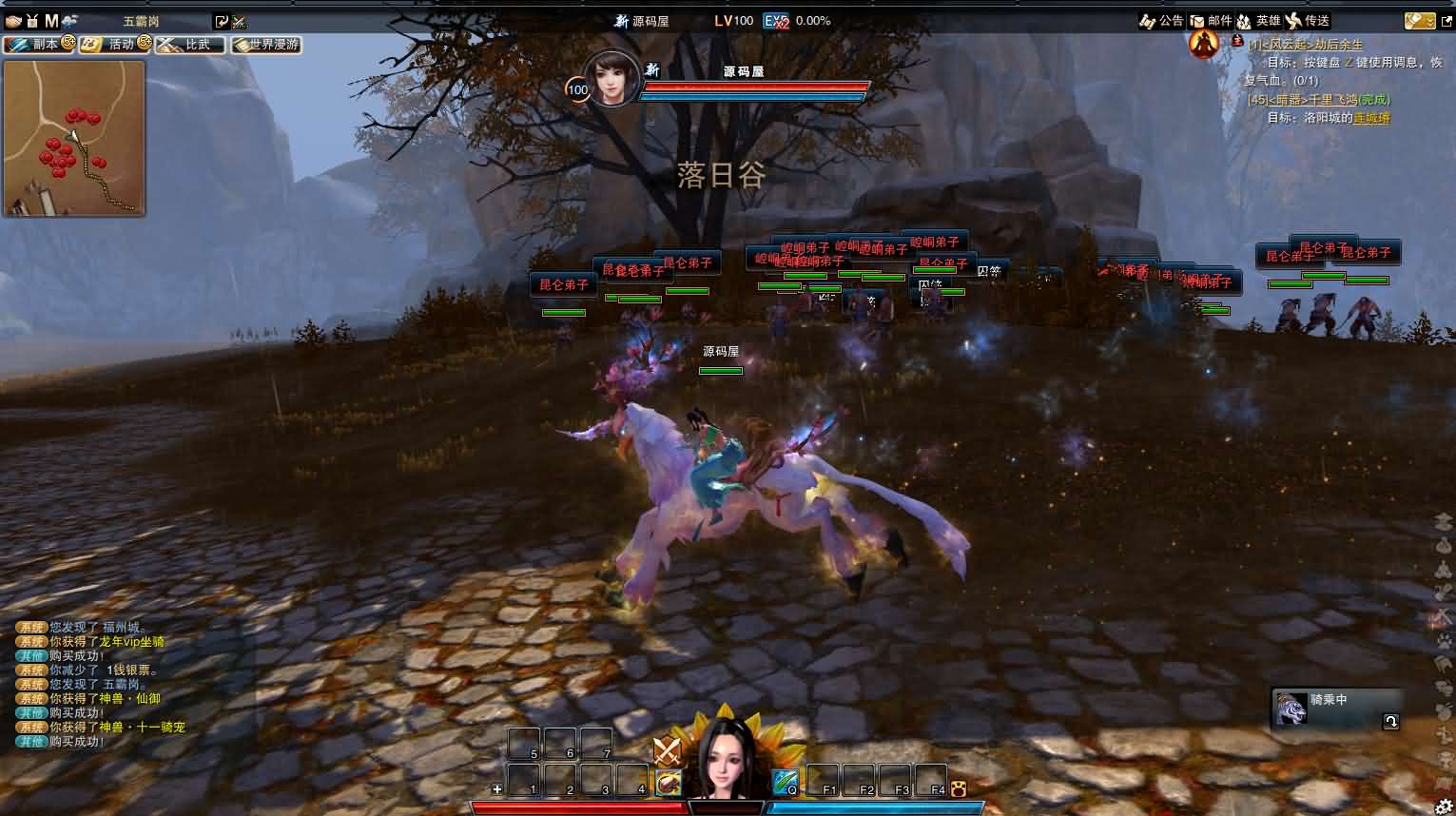Screen dimensions: 1456x816
Task: Open the 副本 dungeon menu
Action: (38, 44)
